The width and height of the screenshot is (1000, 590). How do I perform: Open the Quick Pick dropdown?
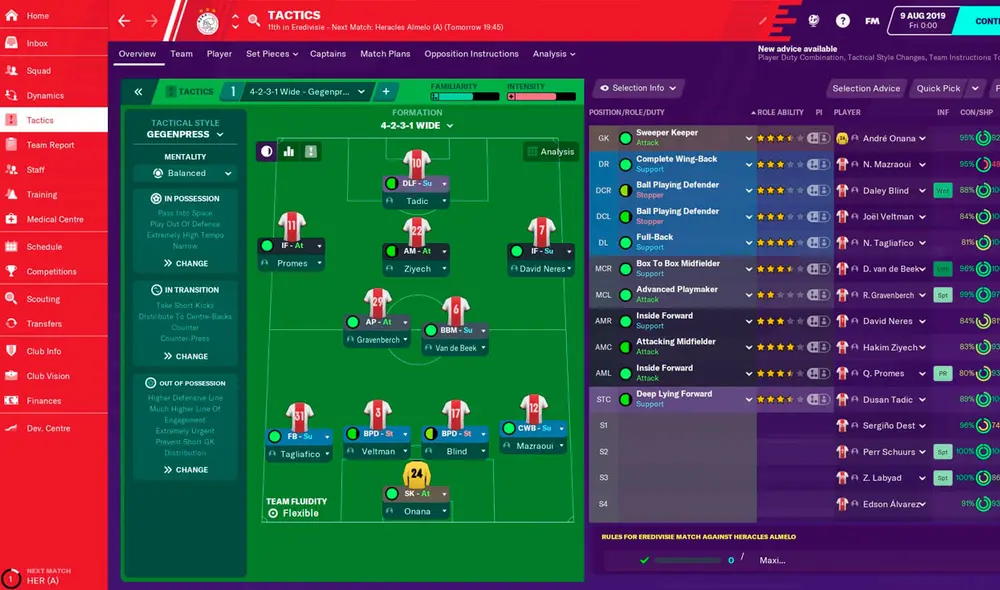(943, 88)
